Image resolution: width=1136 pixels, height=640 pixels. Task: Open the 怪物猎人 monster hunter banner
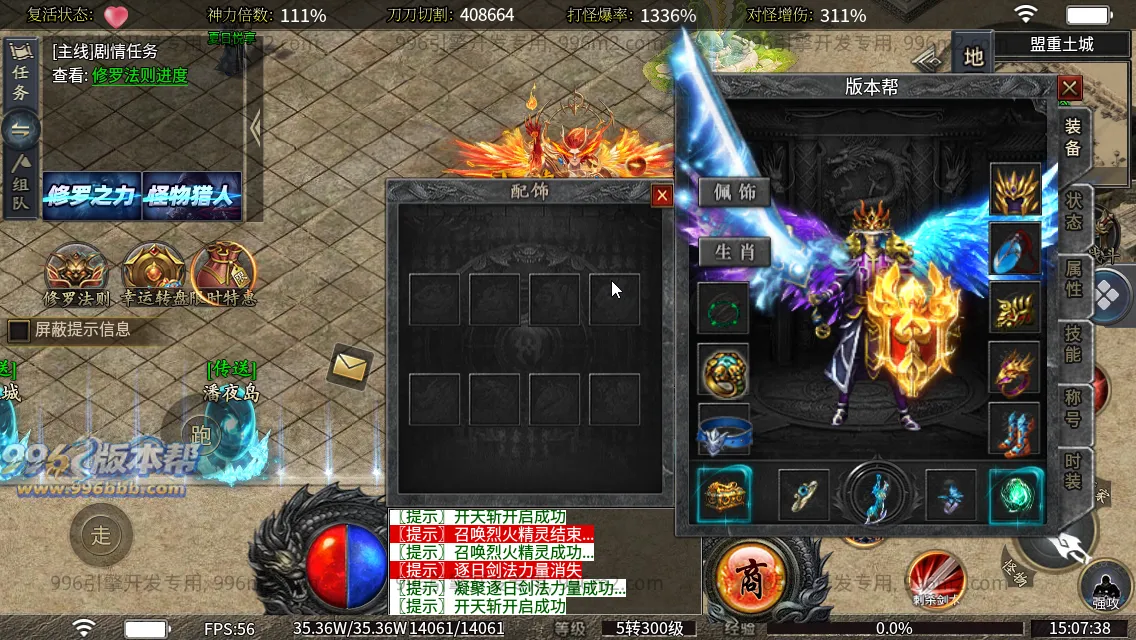pos(191,196)
